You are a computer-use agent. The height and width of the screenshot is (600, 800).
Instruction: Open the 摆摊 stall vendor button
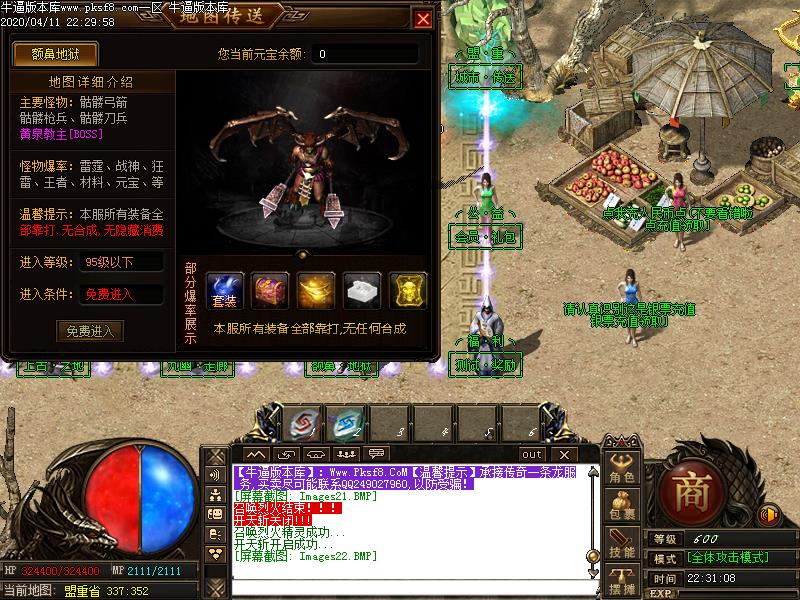(x=622, y=578)
